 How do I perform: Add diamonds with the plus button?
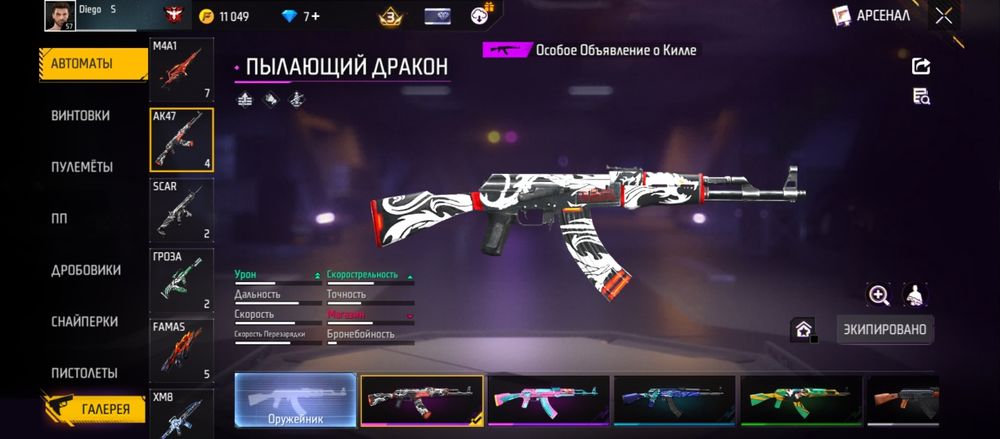[x=315, y=16]
